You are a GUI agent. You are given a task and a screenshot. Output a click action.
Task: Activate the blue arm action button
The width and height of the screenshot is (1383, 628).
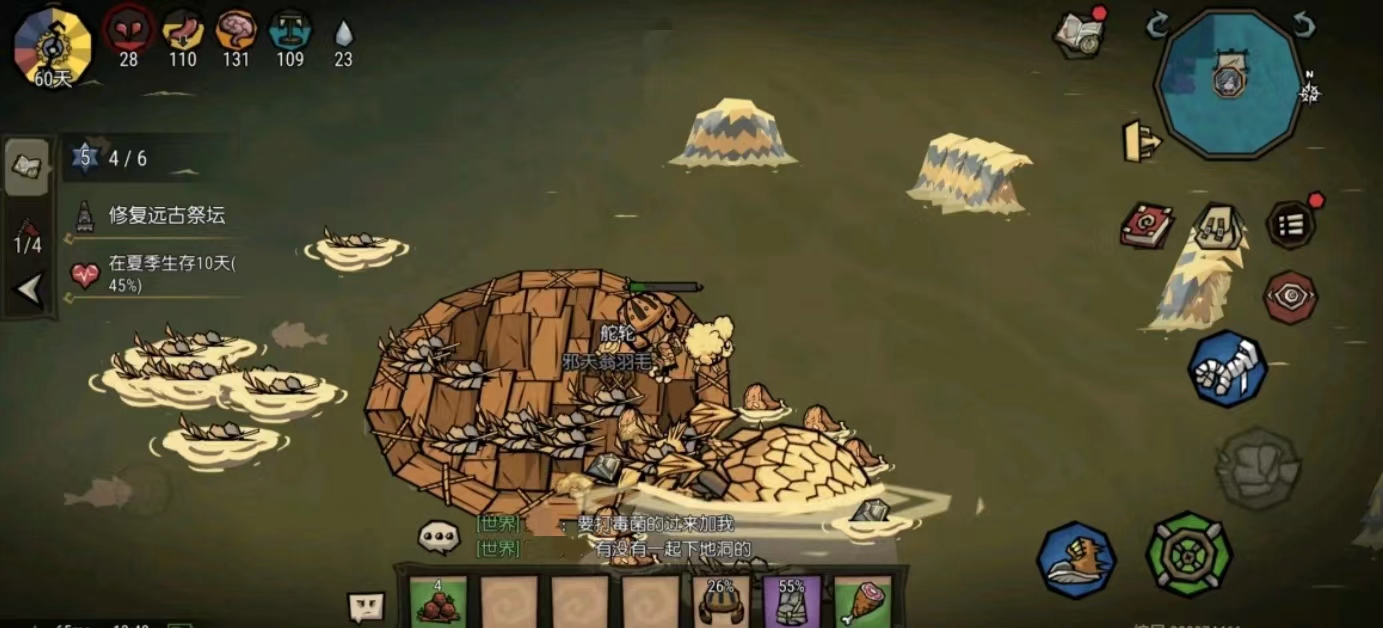point(1227,368)
